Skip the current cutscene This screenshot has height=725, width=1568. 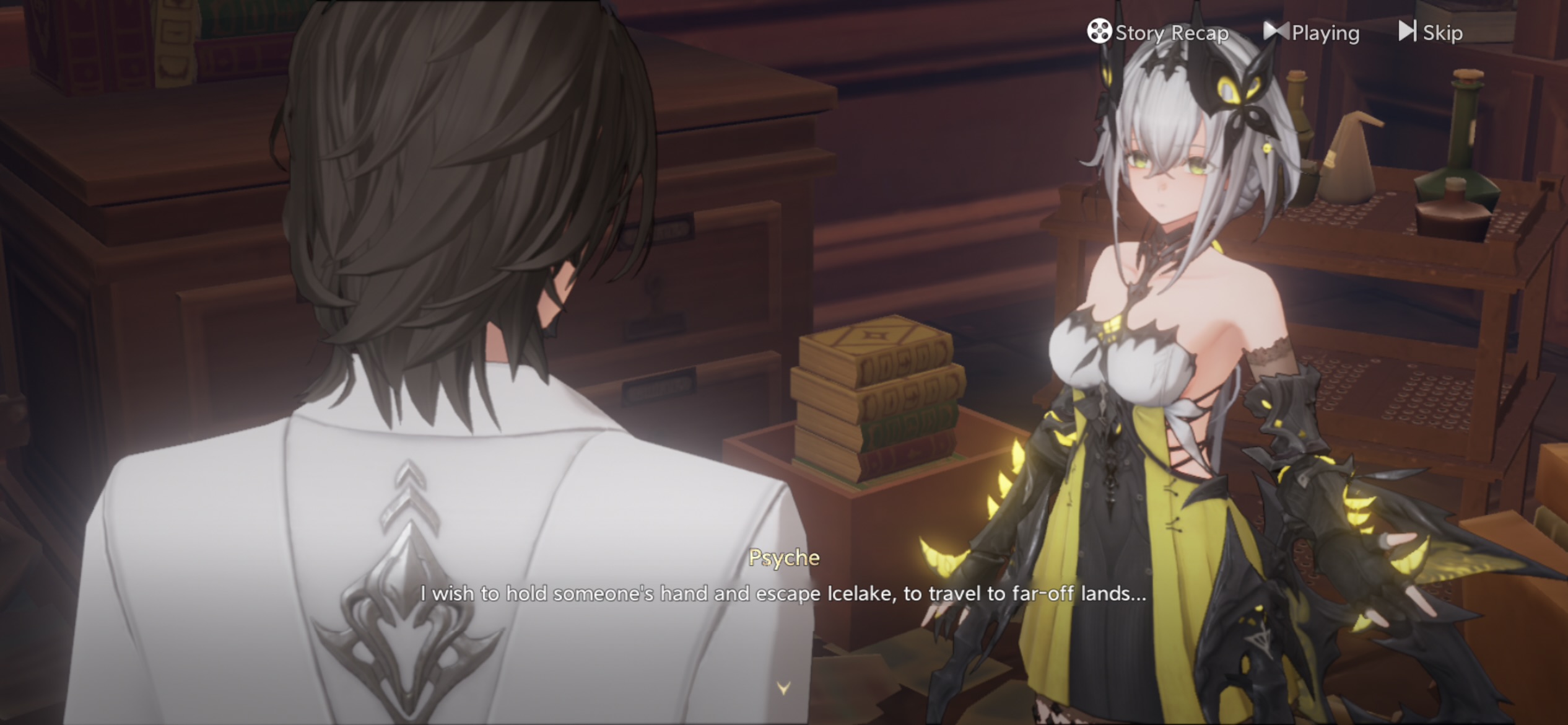point(1431,32)
